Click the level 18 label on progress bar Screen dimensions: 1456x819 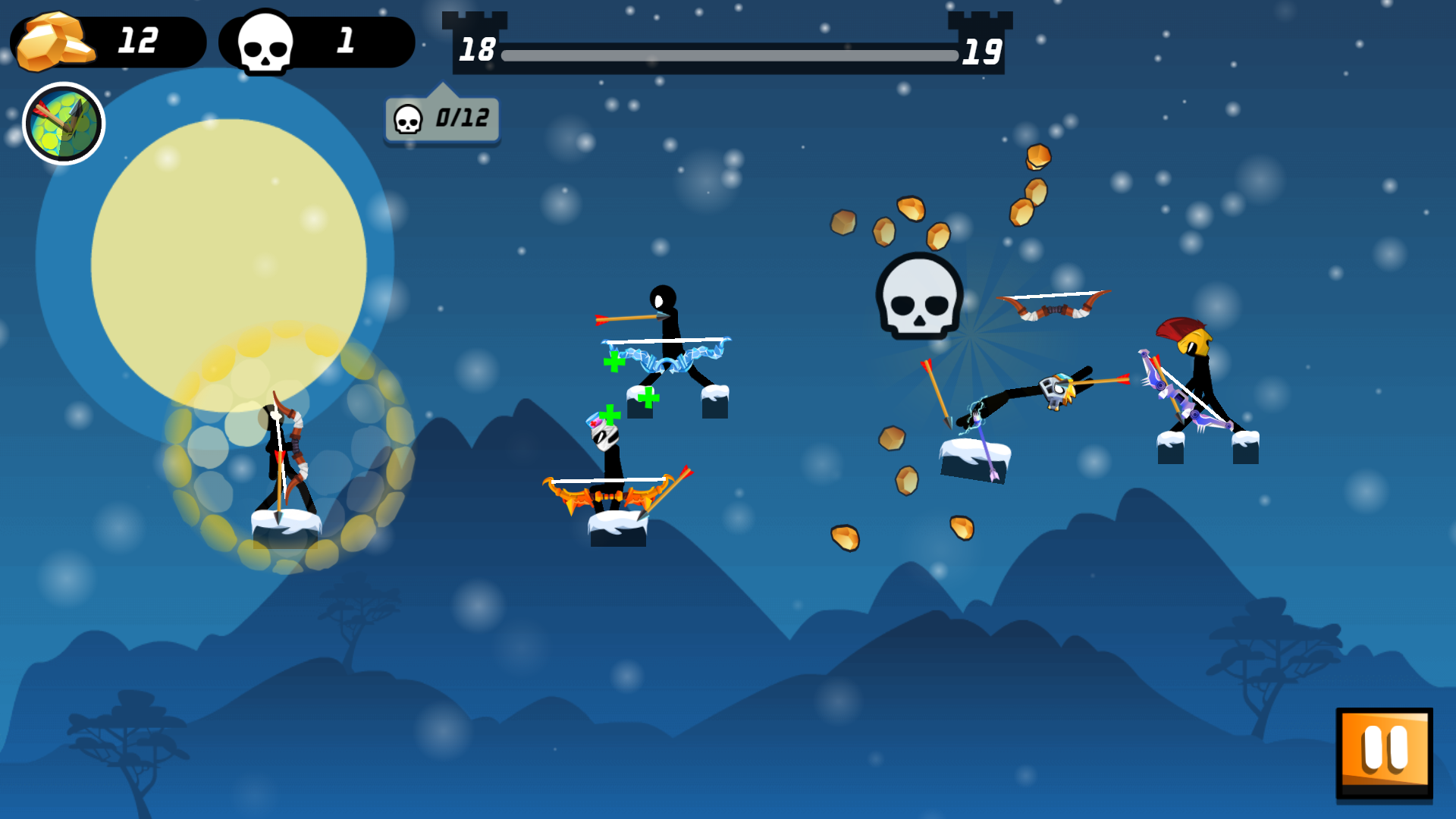click(x=476, y=52)
